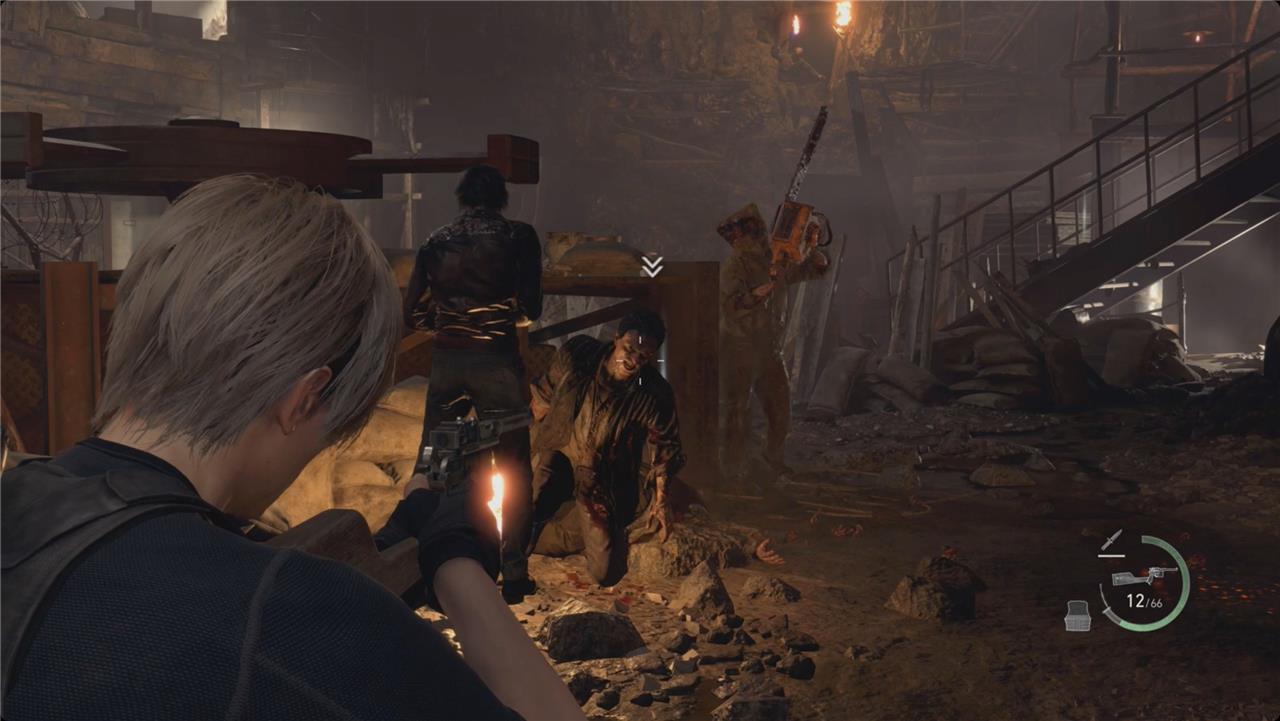Screen dimensions: 1280x721
Task: Click the combat knife icon
Action: [1112, 540]
